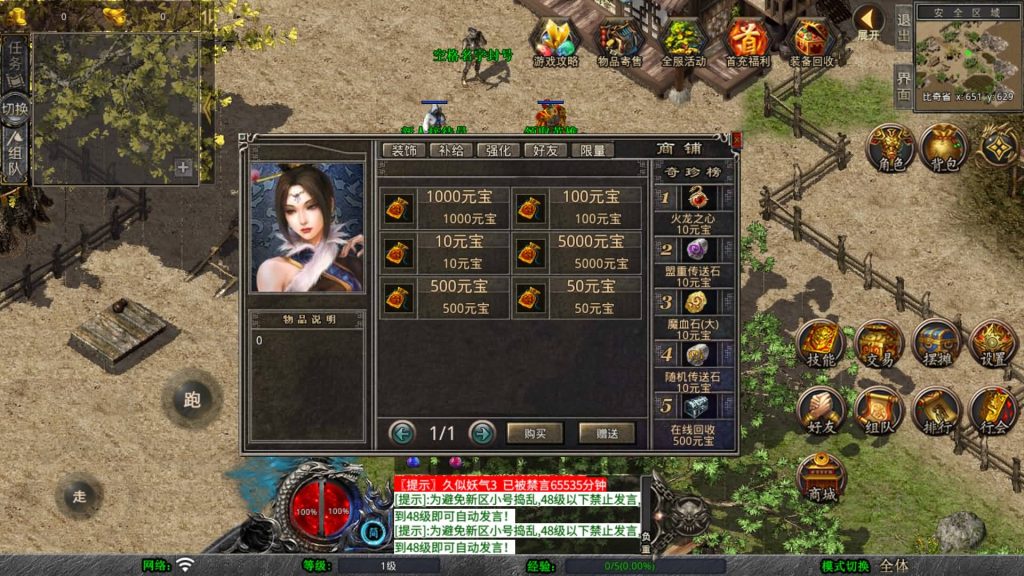1024x576 pixels.
Task: Open the 设置 settings
Action: [993, 344]
